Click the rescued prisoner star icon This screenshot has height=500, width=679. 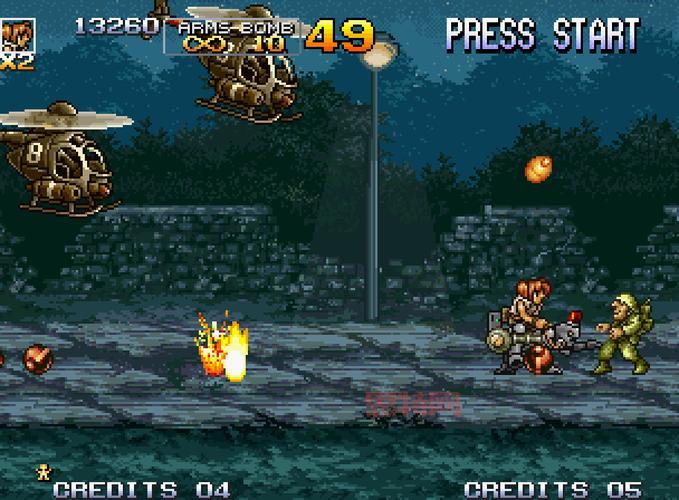[x=44, y=469]
